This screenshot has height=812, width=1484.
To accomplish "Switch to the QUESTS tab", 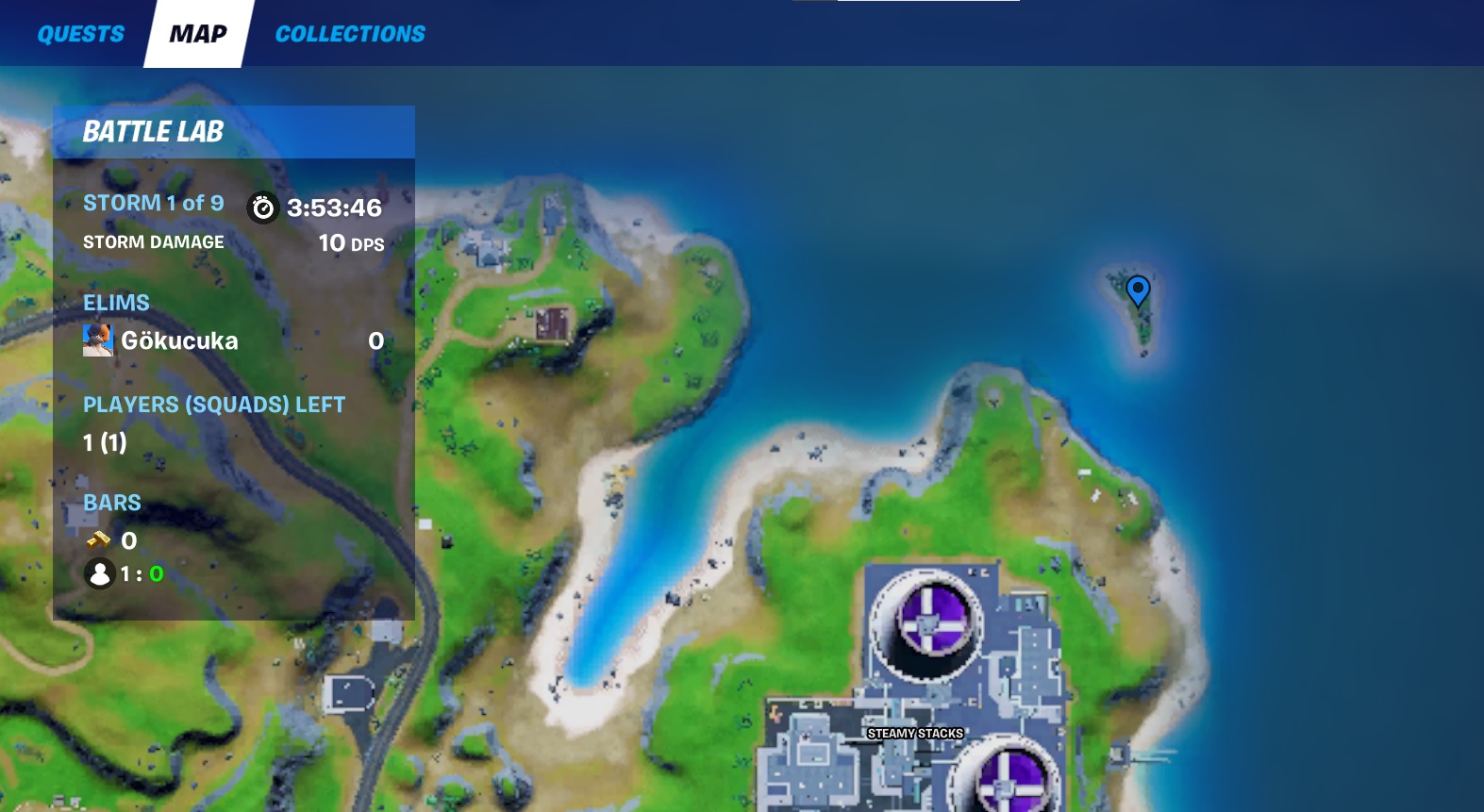I will click(80, 33).
